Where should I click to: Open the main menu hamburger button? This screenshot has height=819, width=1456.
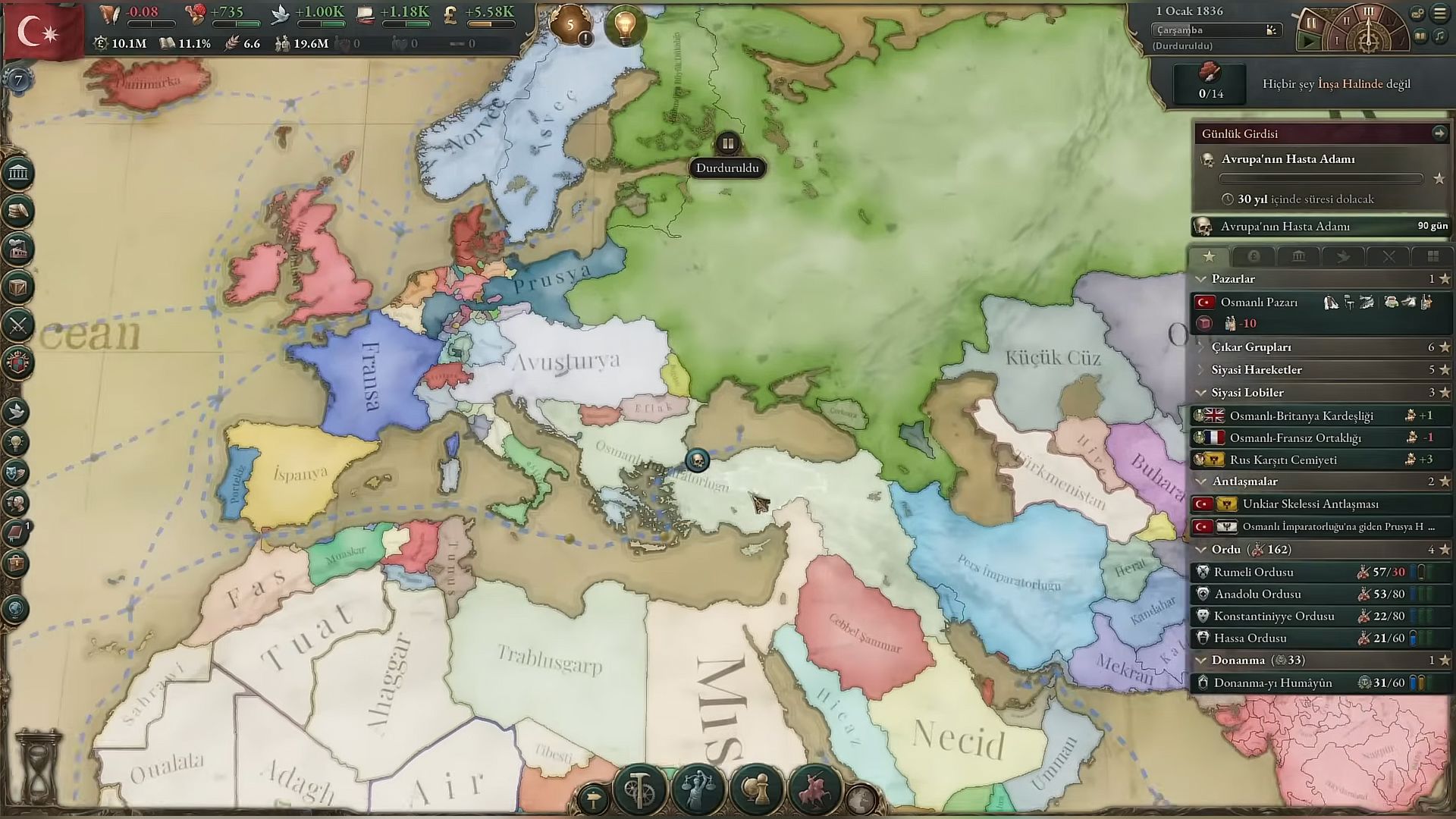(x=1439, y=13)
